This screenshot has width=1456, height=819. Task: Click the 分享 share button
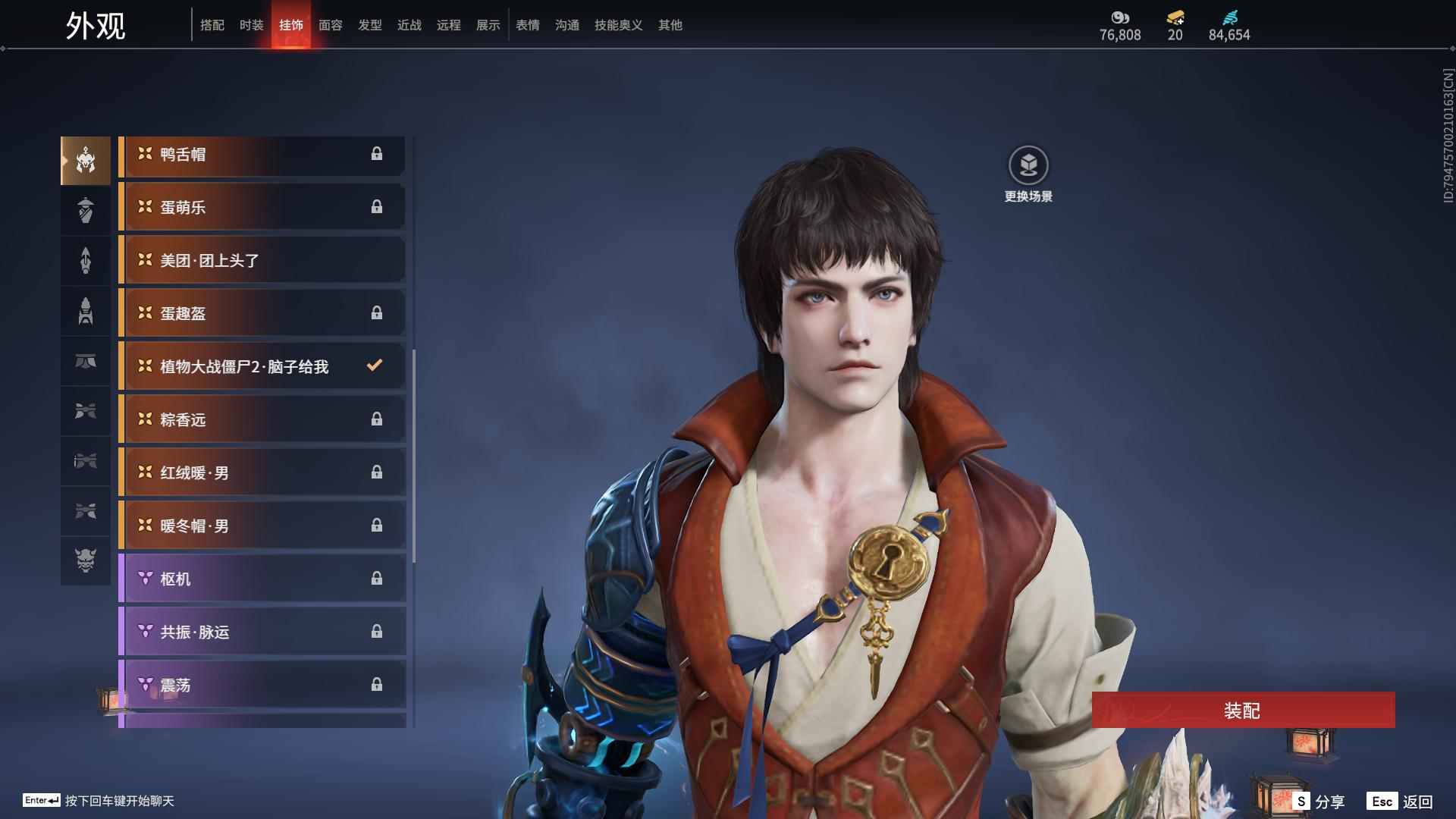click(1319, 802)
